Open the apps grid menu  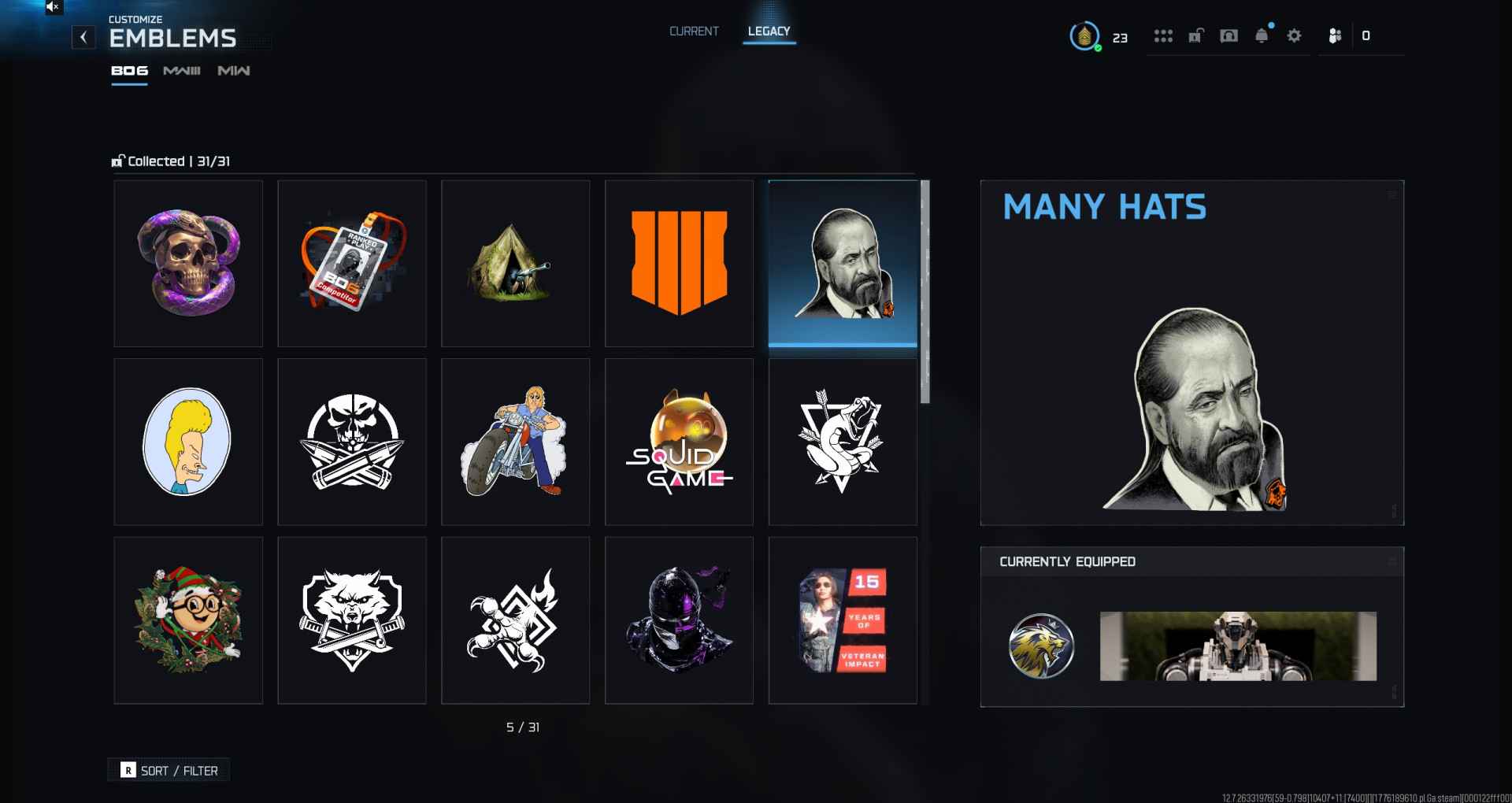pos(1164,35)
